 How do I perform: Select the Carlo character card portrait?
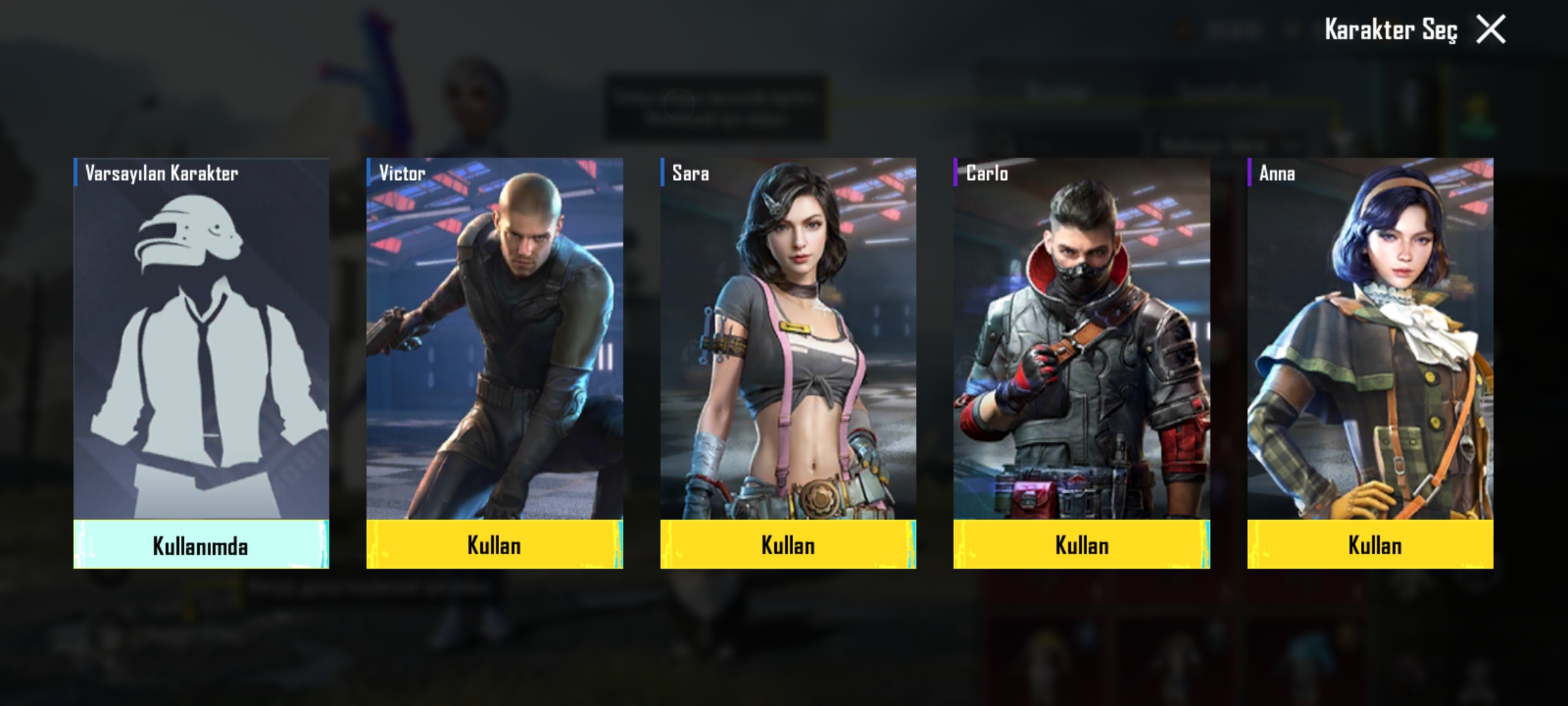(1081, 340)
